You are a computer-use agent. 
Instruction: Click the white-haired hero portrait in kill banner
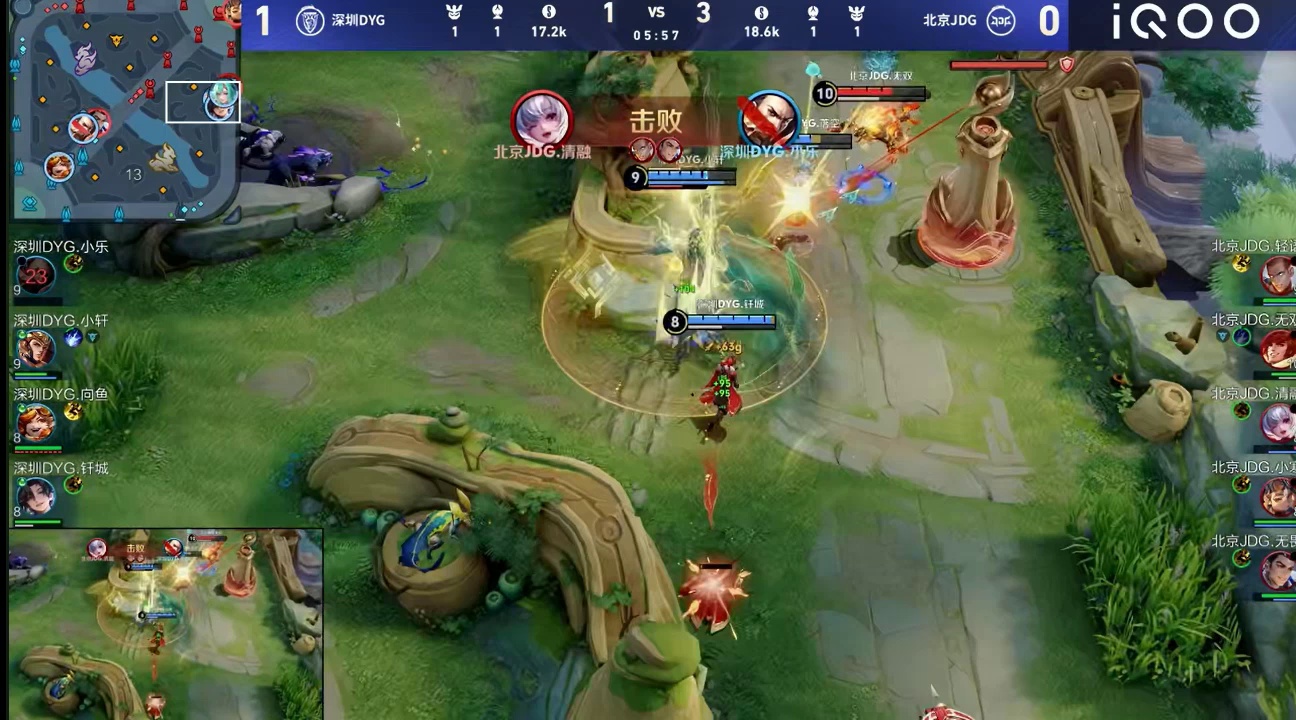(542, 120)
